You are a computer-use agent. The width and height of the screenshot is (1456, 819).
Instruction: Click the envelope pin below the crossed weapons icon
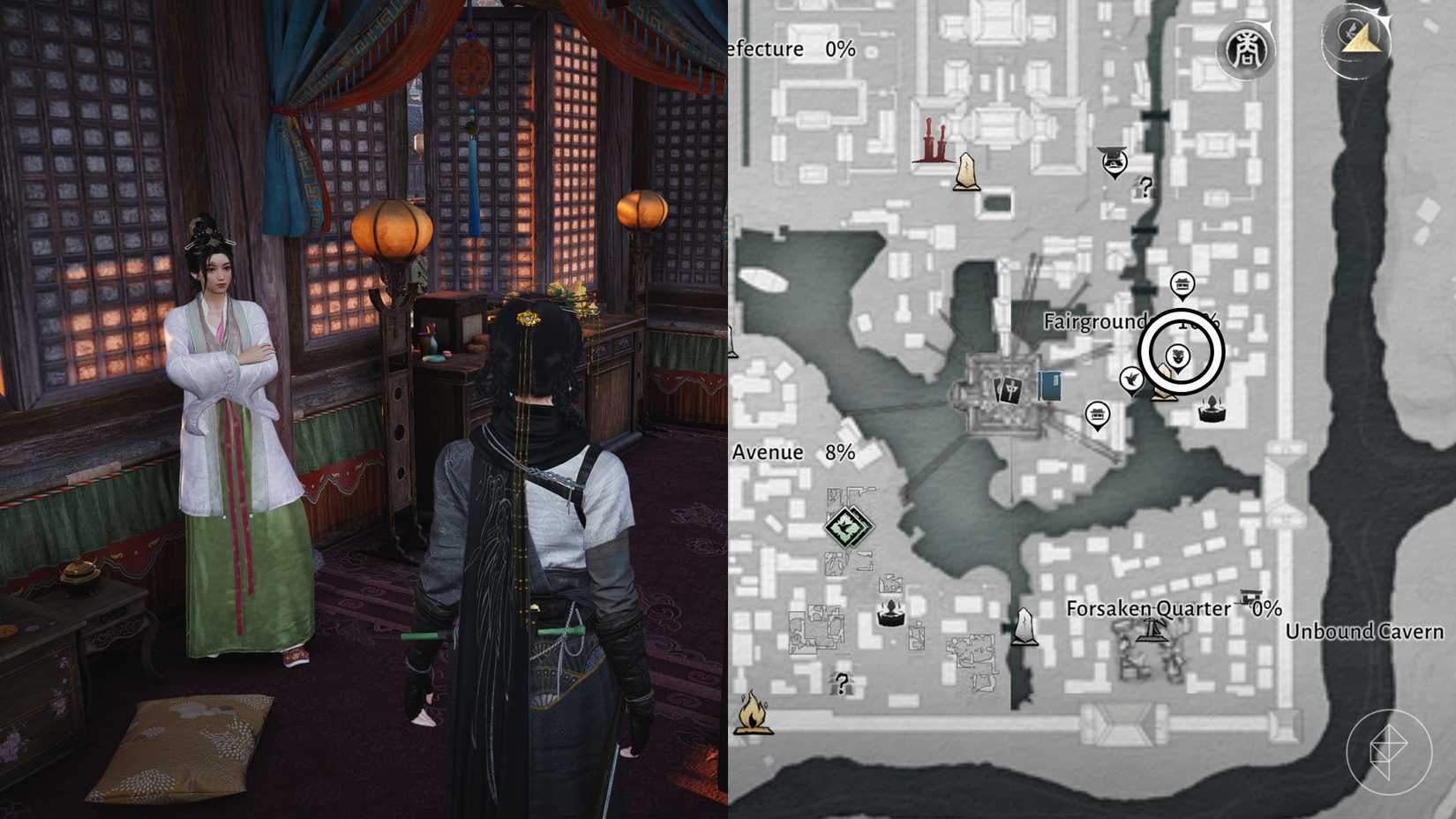(x=1098, y=413)
